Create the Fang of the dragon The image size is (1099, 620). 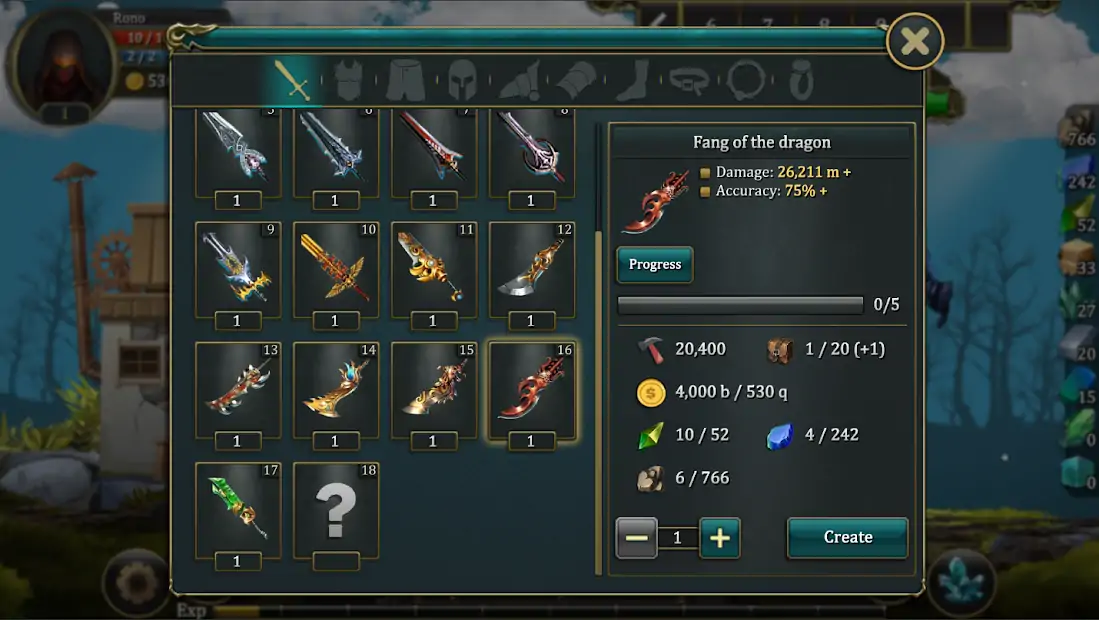coord(847,537)
